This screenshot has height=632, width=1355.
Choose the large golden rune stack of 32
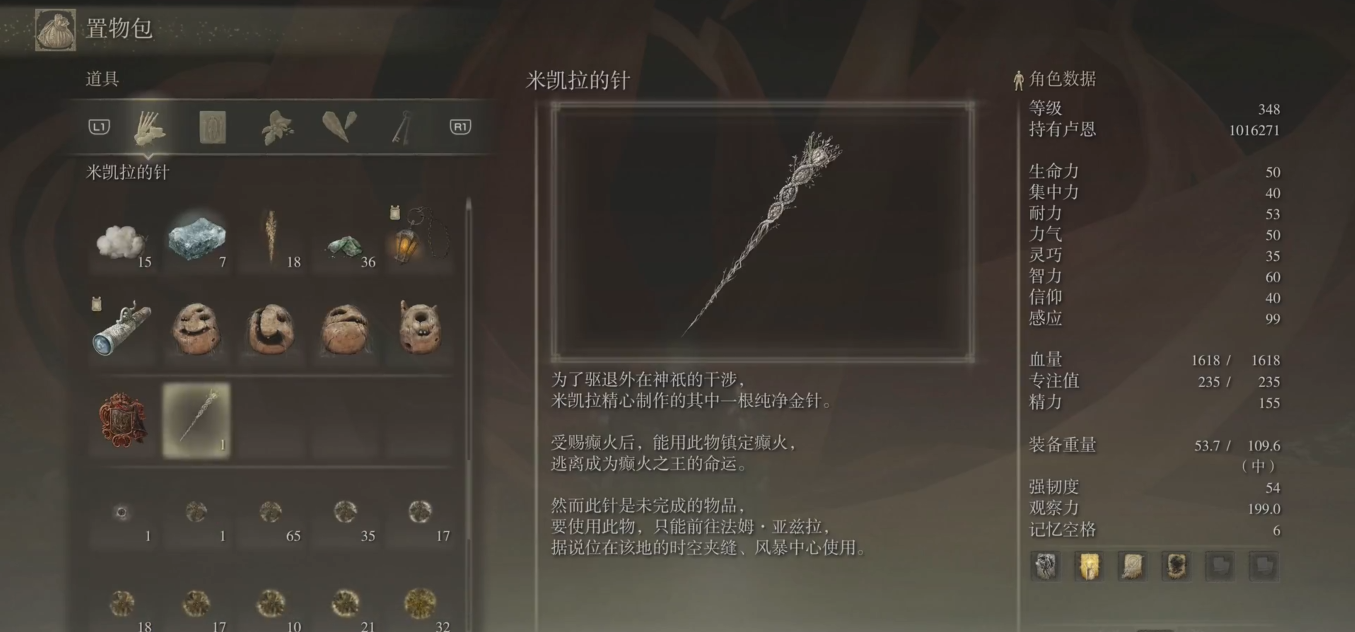(419, 606)
